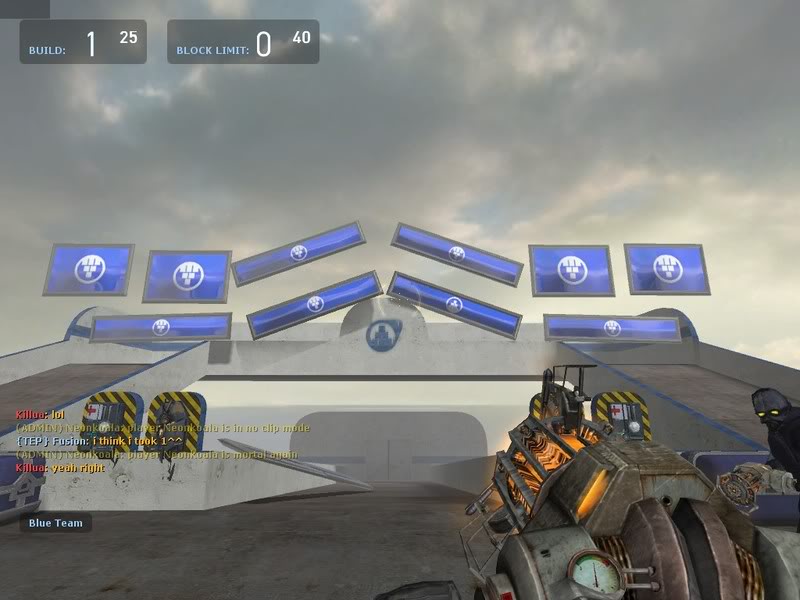
Task: Click Killua's "yeah right" chat line
Action: coord(61,467)
